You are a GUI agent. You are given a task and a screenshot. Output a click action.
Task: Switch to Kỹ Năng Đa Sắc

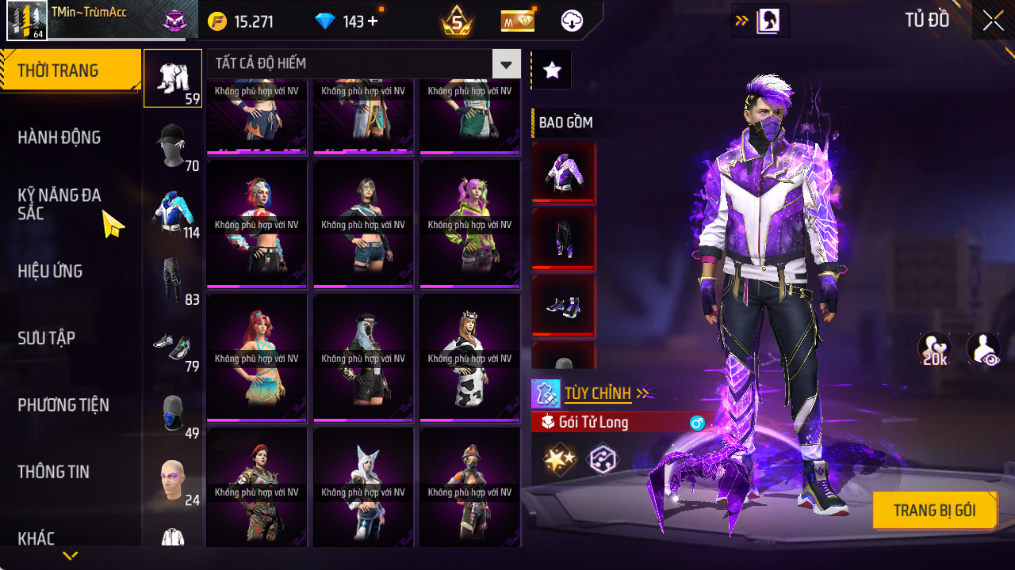60,204
